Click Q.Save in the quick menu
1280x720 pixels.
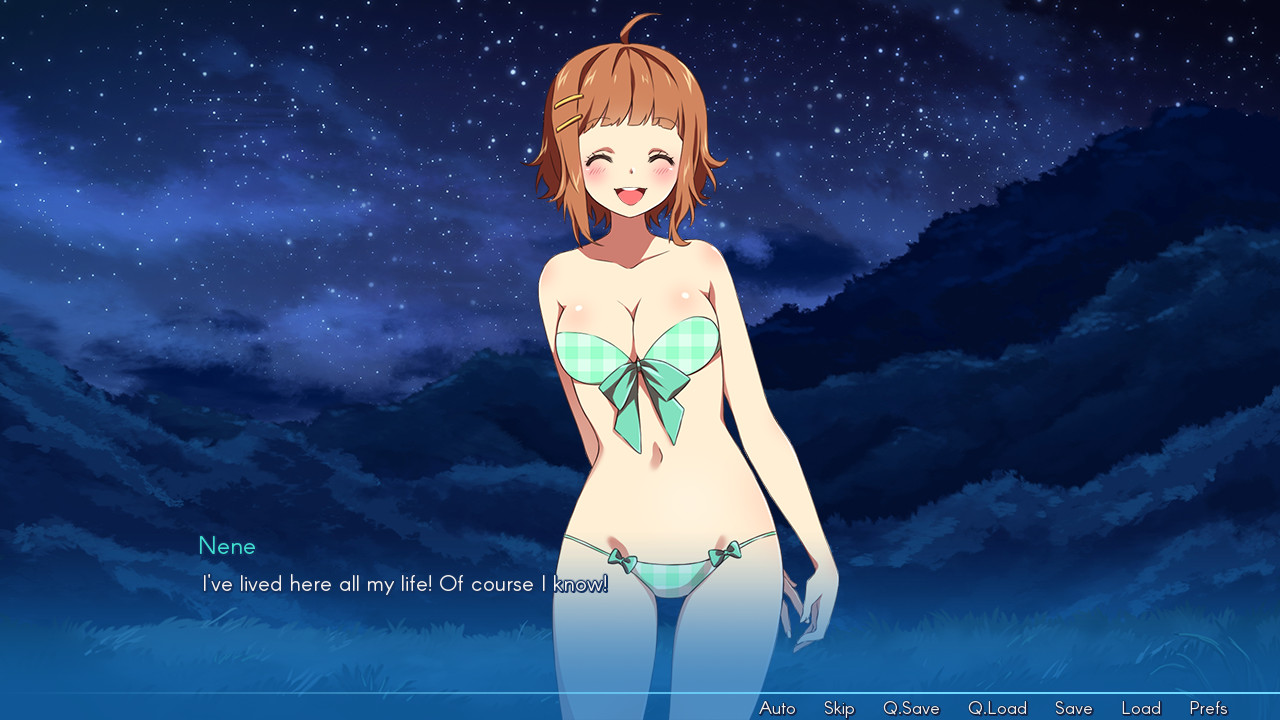point(911,707)
